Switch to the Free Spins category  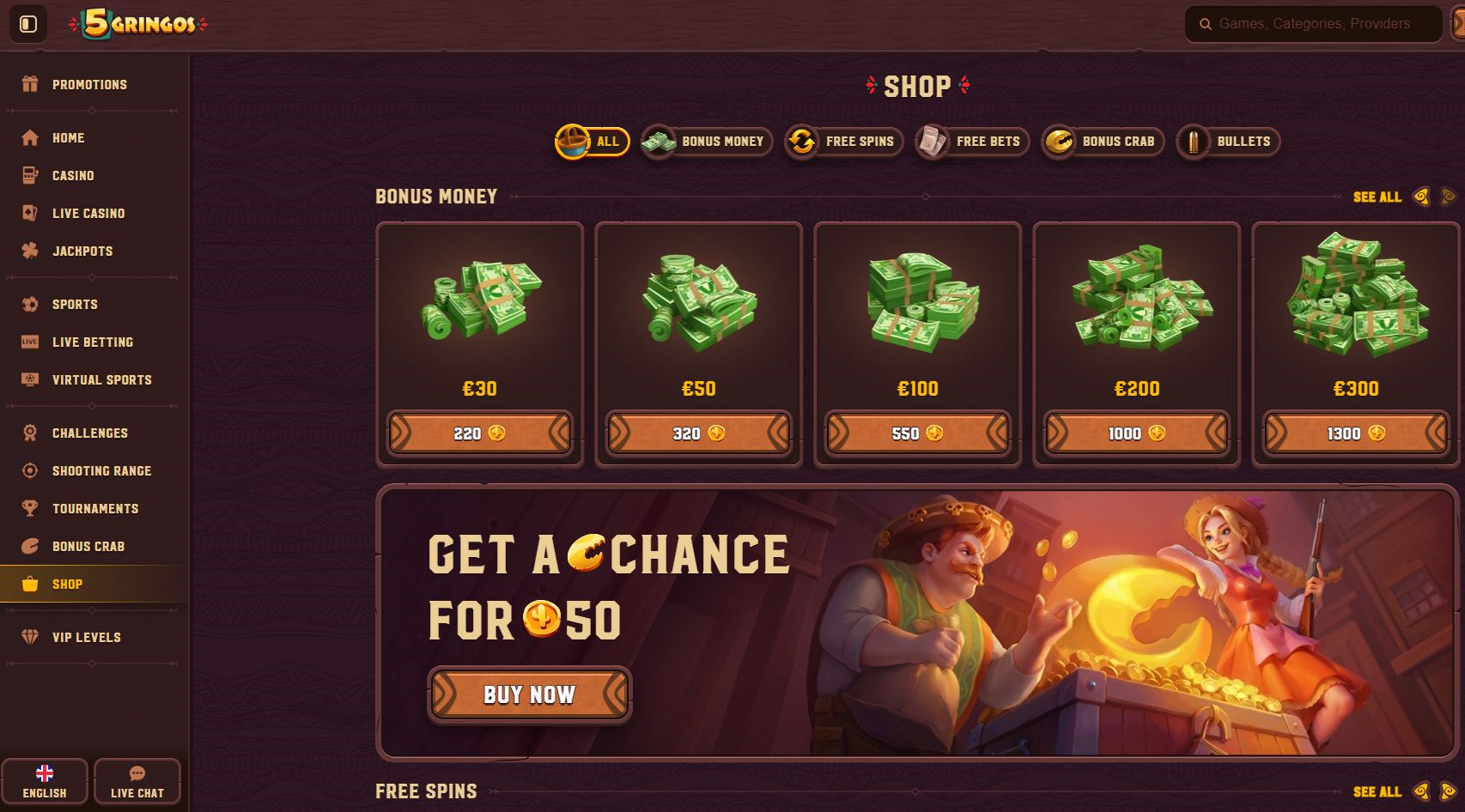[843, 142]
